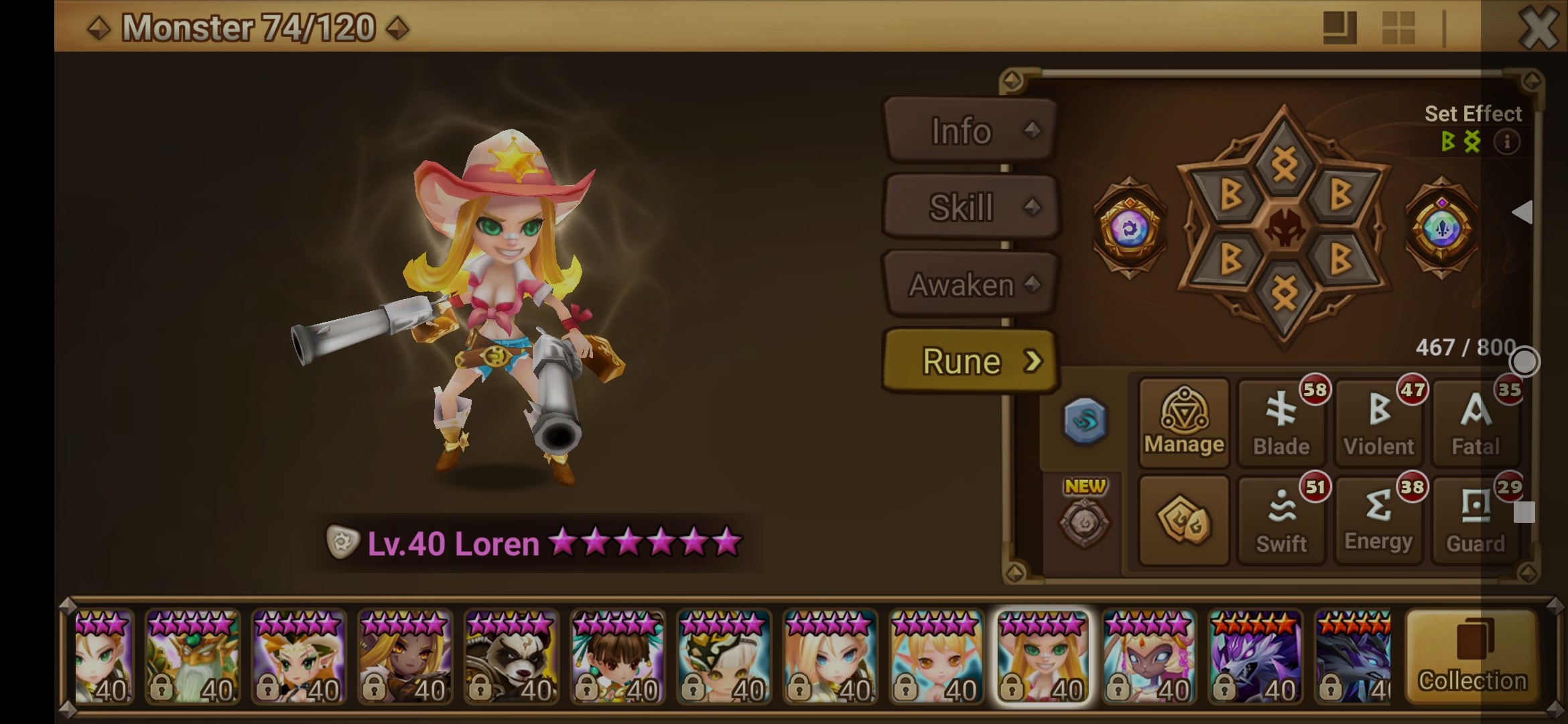Choose the bearded old man monster portrait
The height and width of the screenshot is (724, 1568).
pos(192,657)
